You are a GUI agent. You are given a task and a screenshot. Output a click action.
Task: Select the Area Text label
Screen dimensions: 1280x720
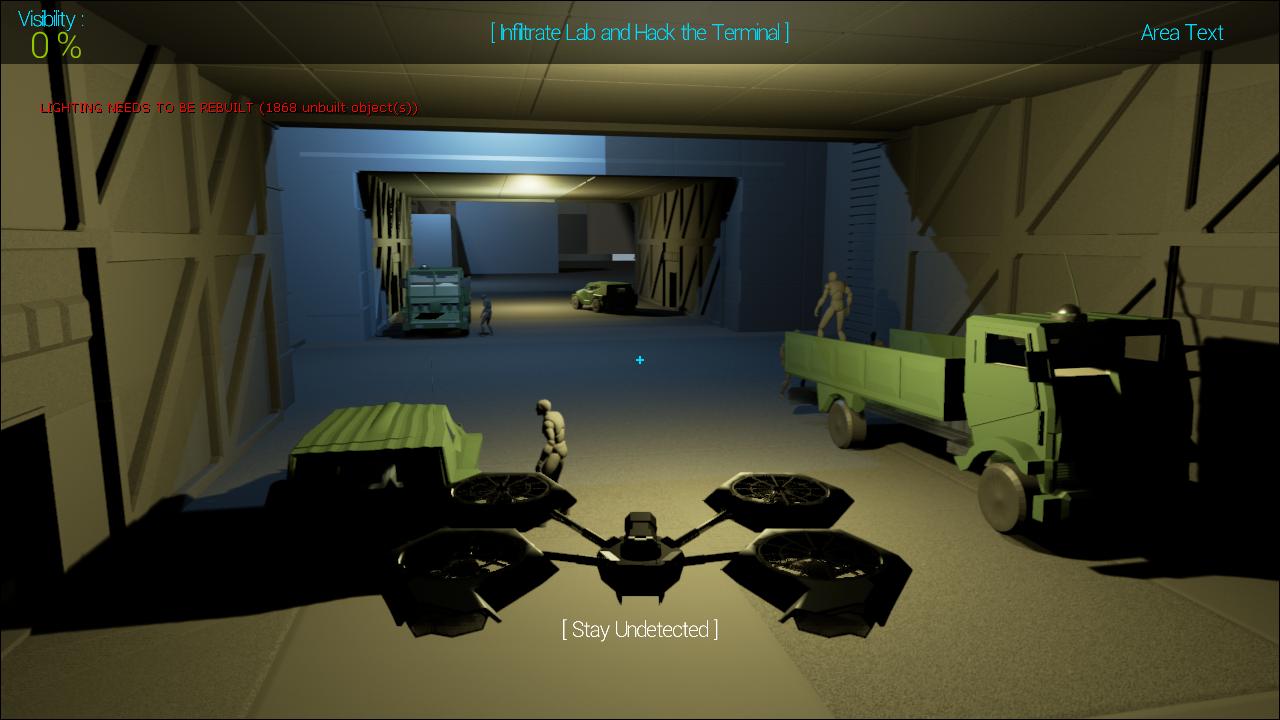coord(1181,33)
